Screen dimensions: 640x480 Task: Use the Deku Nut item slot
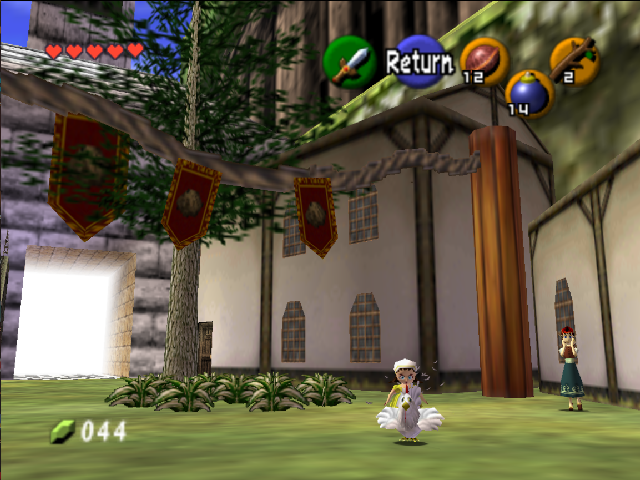point(484,60)
